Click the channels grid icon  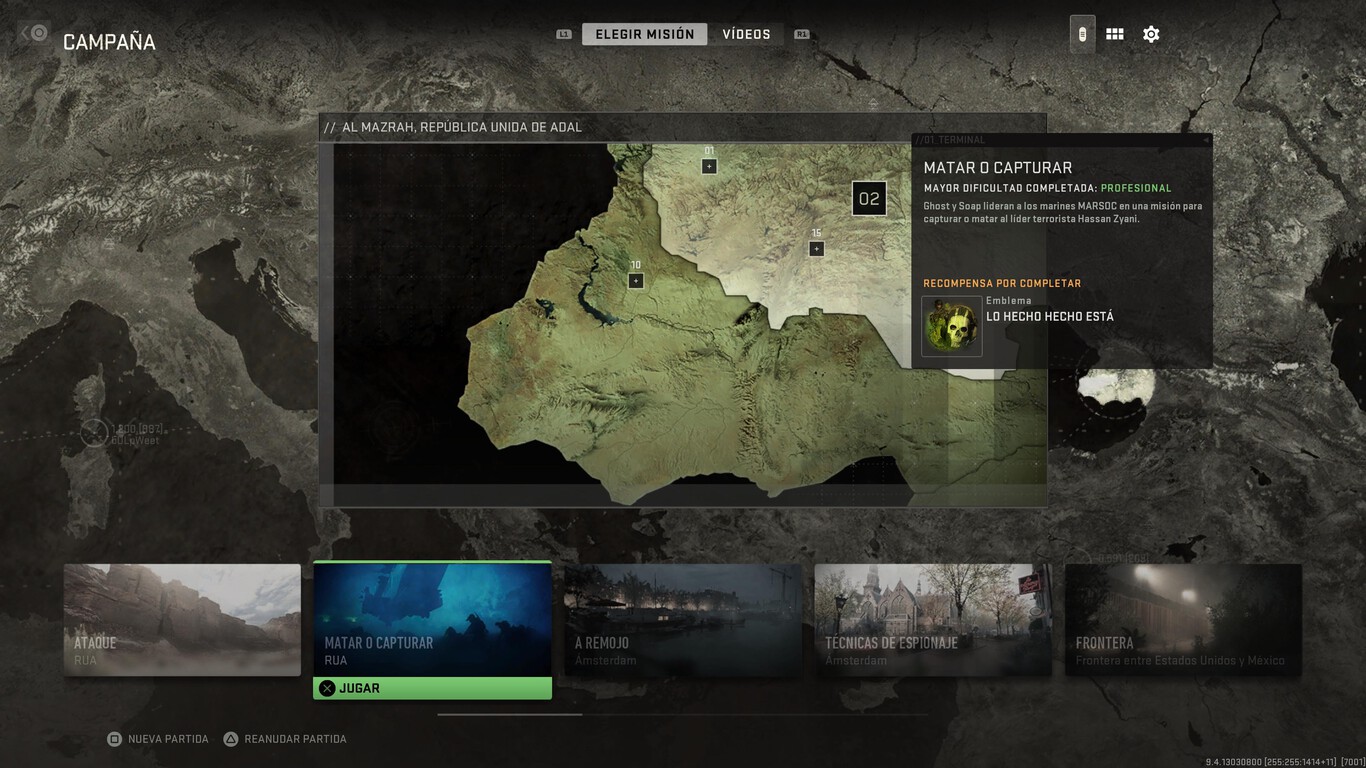point(1115,33)
